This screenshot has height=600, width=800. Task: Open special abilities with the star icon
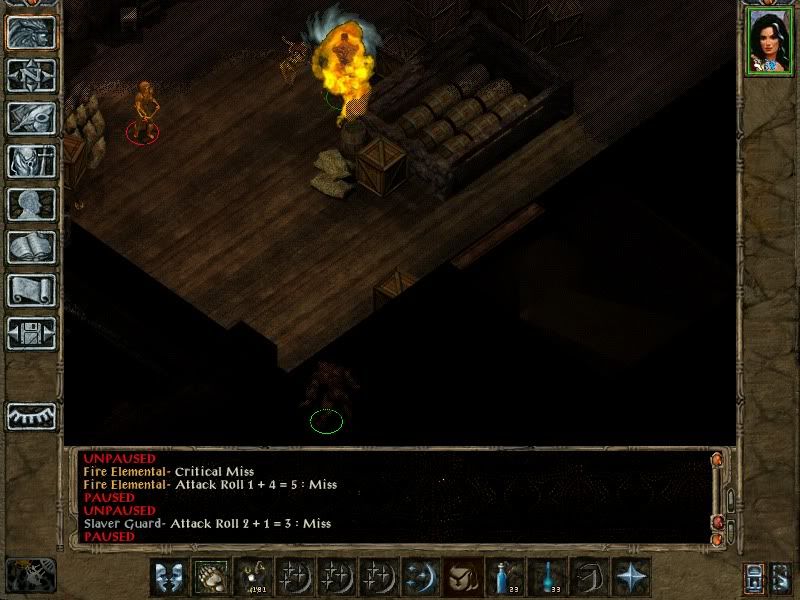(x=630, y=577)
